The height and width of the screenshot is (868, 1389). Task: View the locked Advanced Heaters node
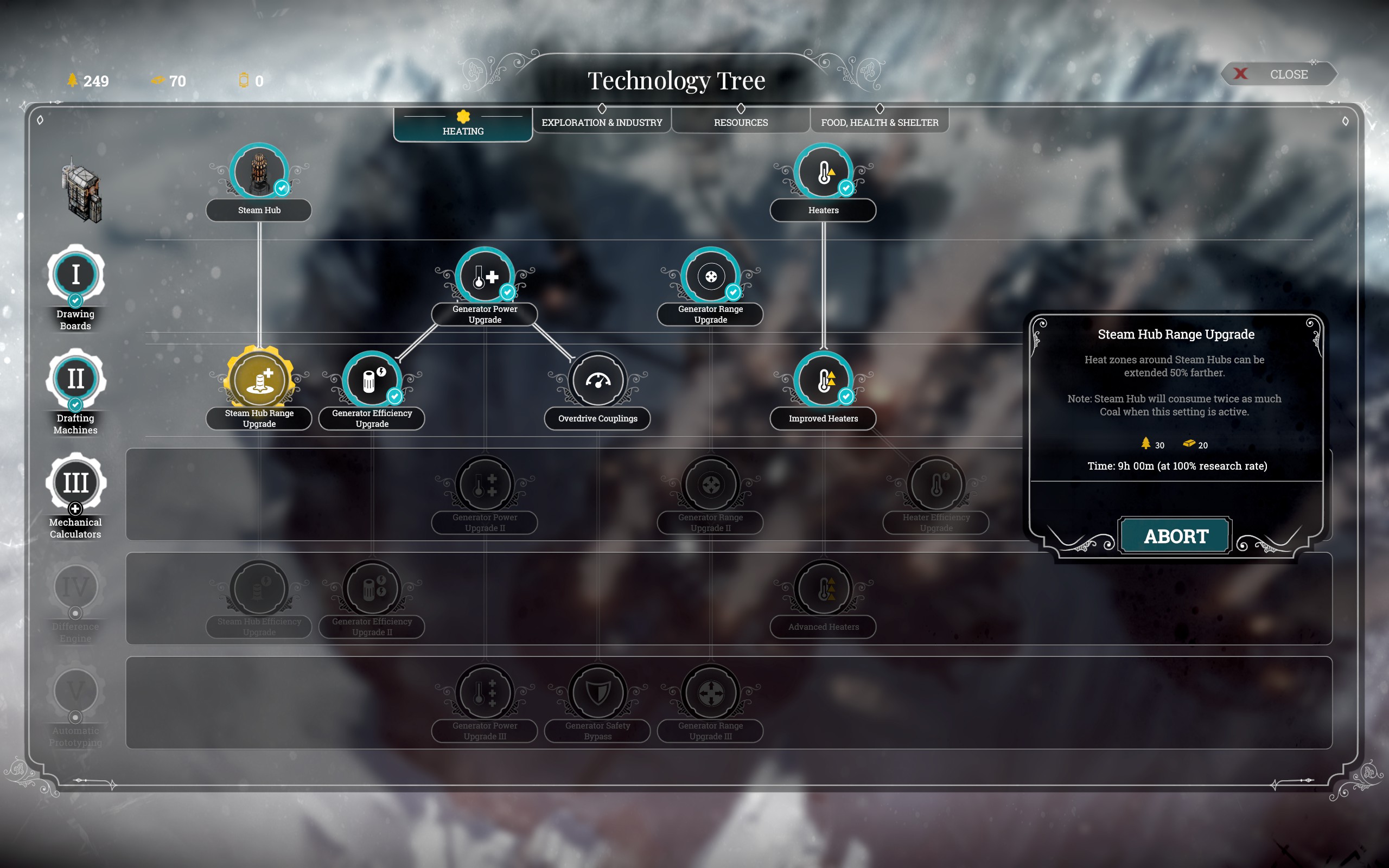click(x=823, y=589)
